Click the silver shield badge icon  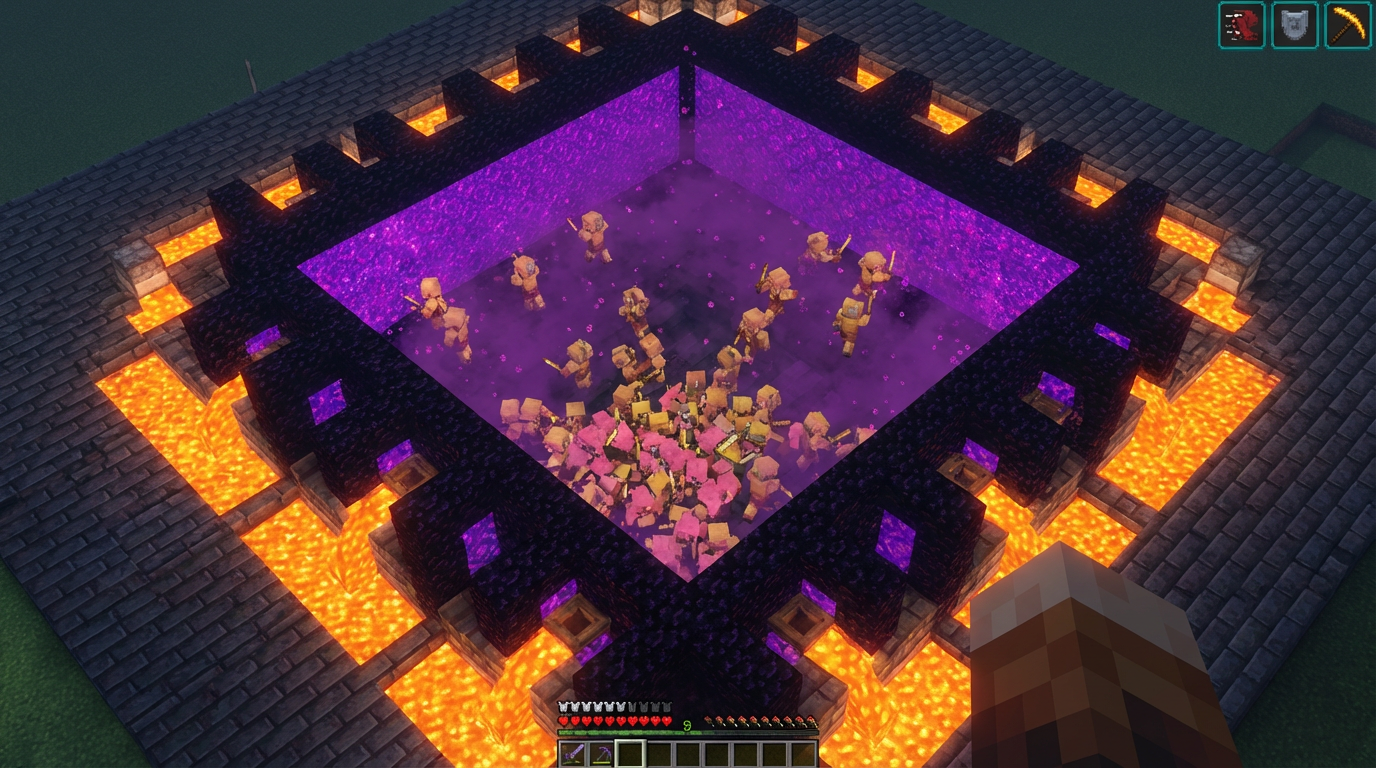pos(1294,26)
